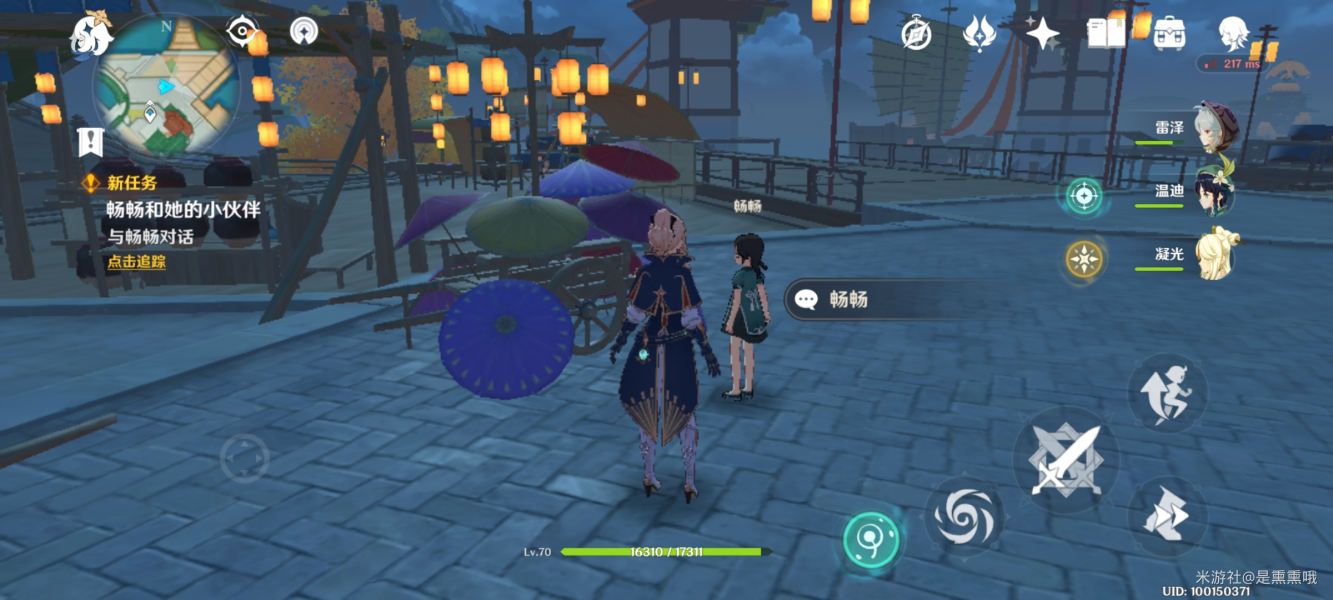
Task: Open the new task quest tracker
Action: 182,210
